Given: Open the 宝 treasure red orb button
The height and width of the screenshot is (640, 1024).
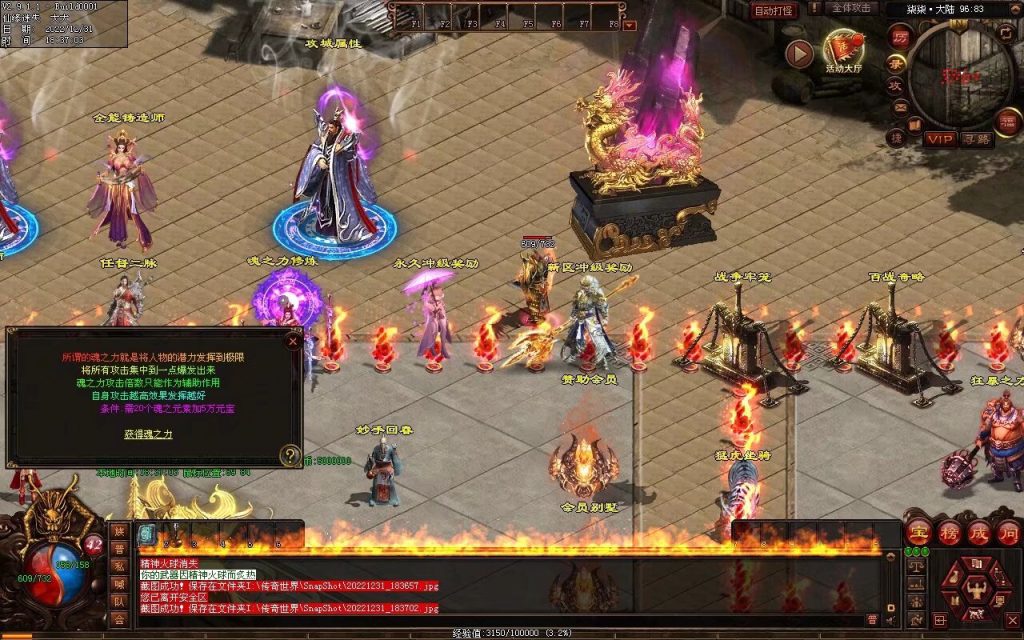Looking at the screenshot, I should click(x=918, y=533).
